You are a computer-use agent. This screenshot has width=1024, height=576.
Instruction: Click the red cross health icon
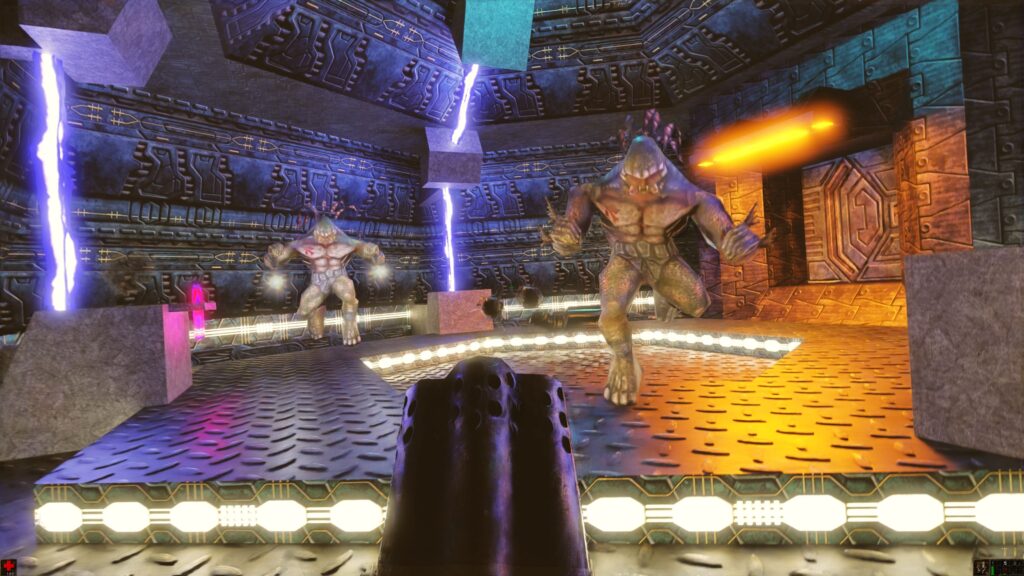pos(9,567)
